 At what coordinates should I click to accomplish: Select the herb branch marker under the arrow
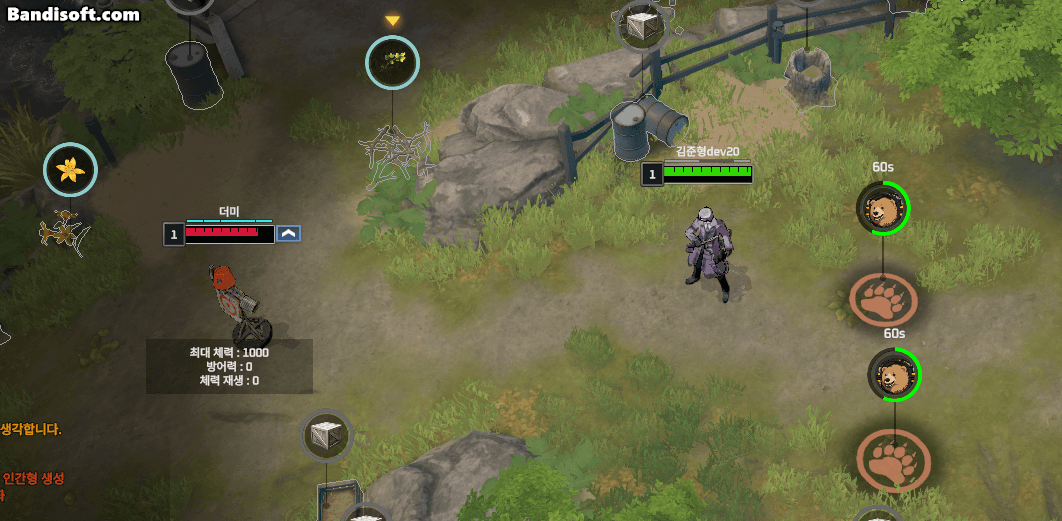(x=392, y=62)
